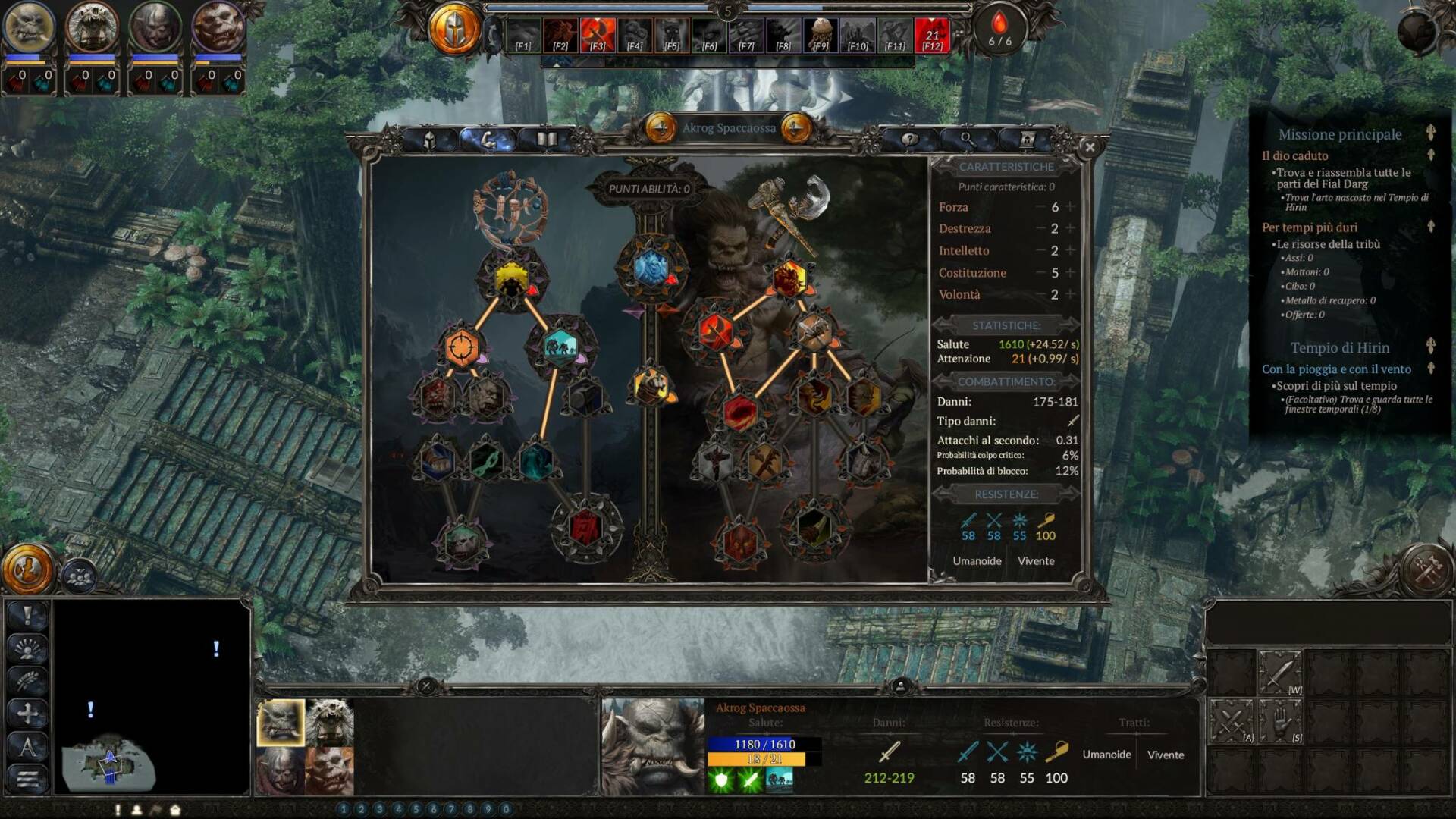The image size is (1456, 819).
Task: Decrease the Costituzione attribute
Action: click(x=1040, y=273)
